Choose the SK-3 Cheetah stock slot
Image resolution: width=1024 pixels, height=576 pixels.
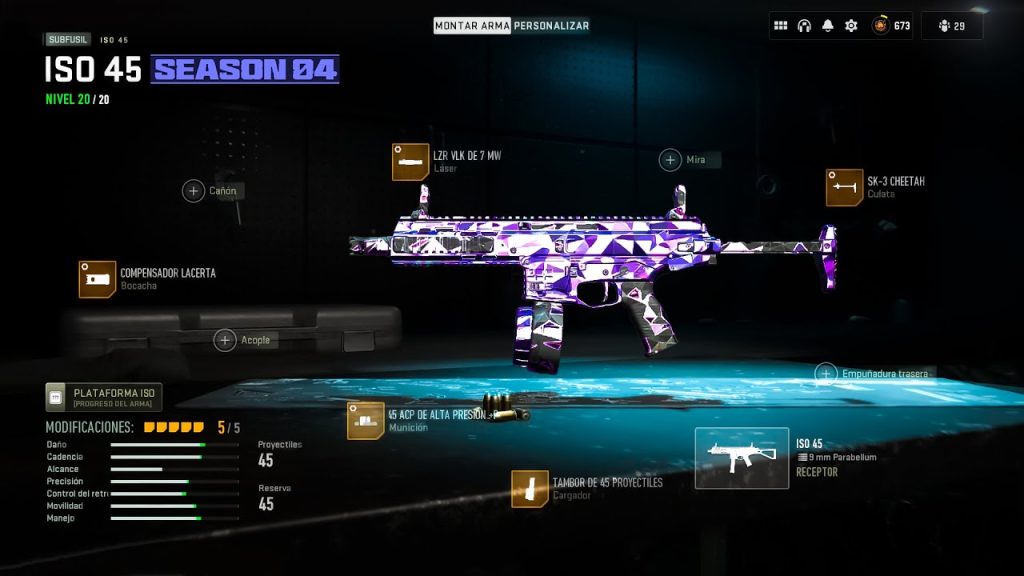click(x=844, y=187)
